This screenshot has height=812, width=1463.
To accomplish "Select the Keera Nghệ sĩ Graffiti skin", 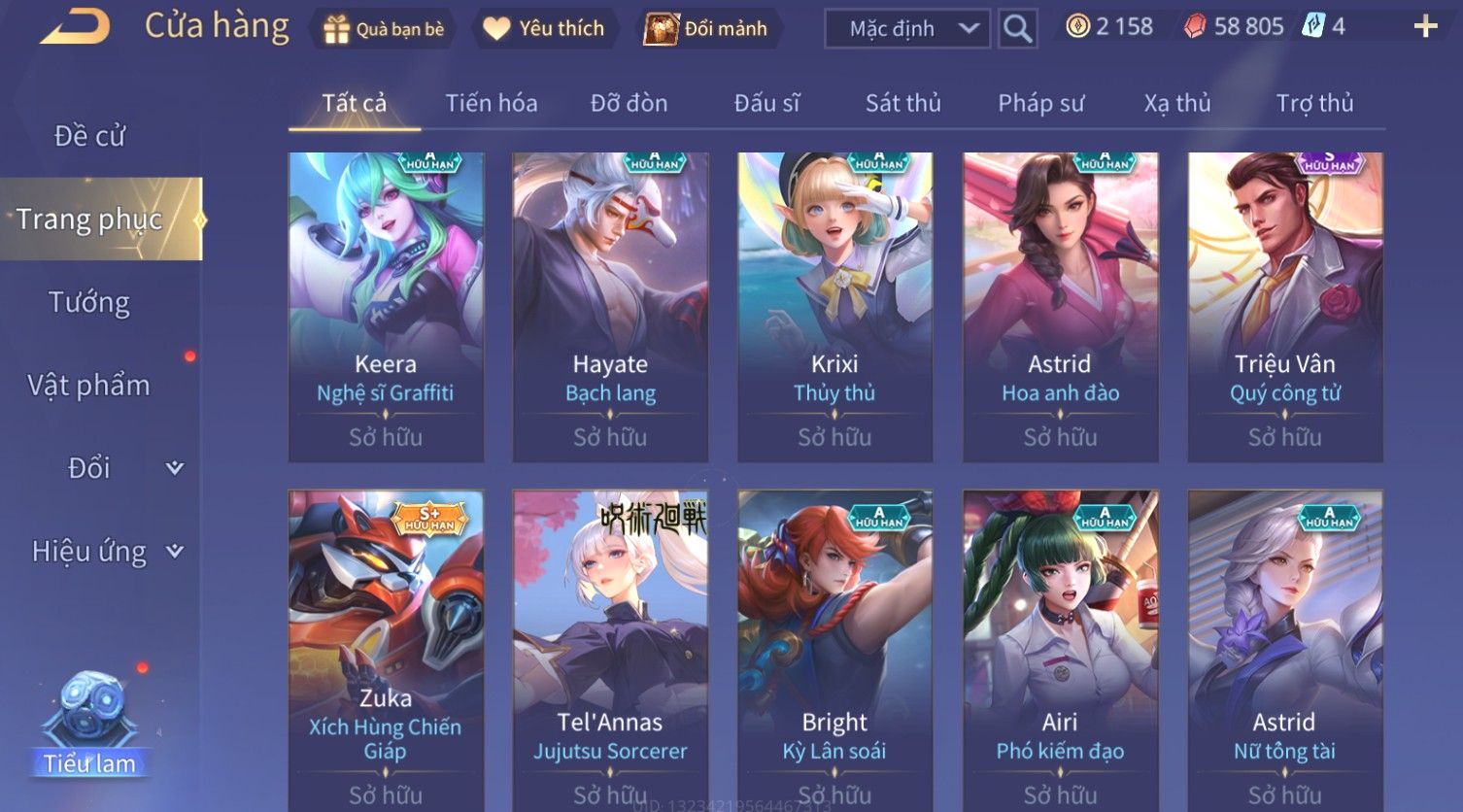I will point(386,306).
